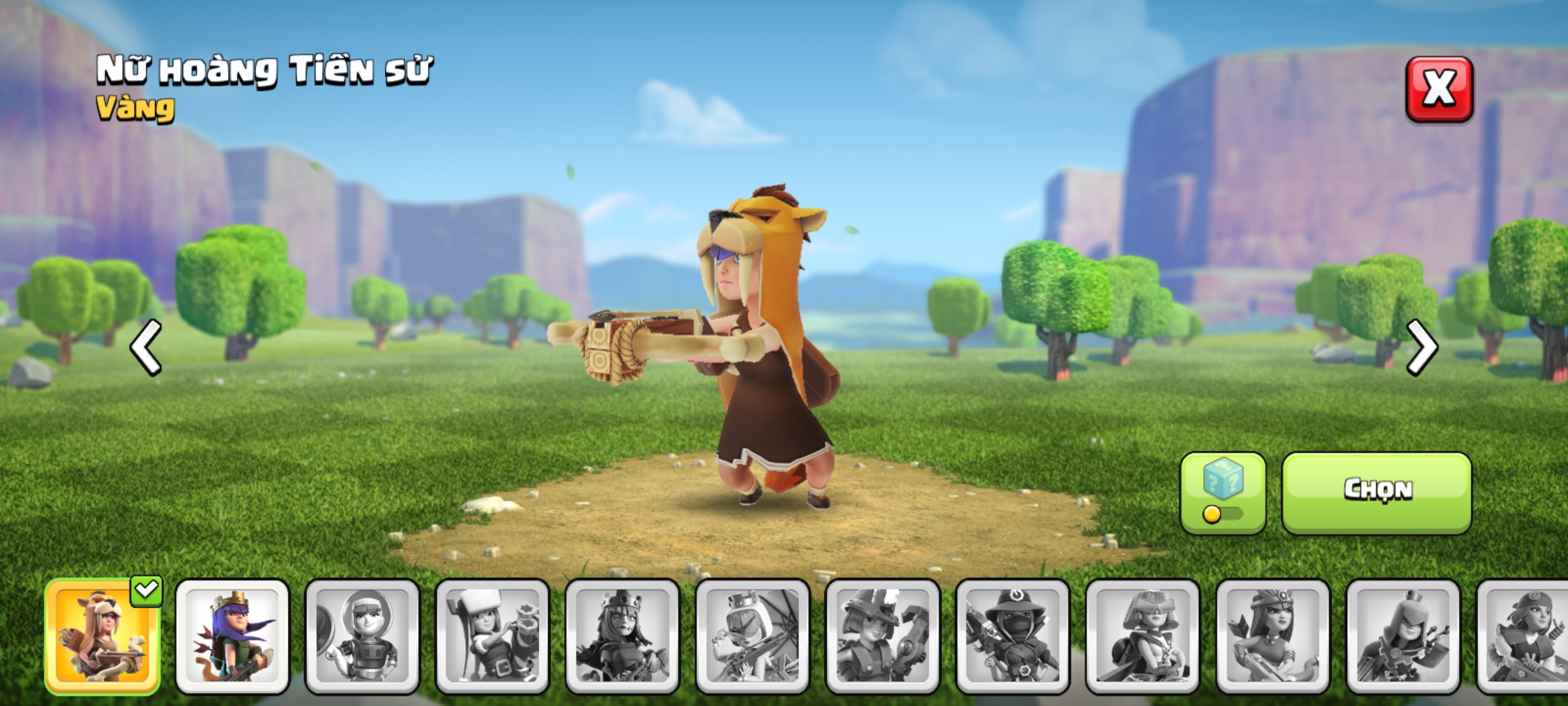This screenshot has height=706, width=1568.
Task: Pick the astronaut helmet queen skin
Action: pos(362,636)
